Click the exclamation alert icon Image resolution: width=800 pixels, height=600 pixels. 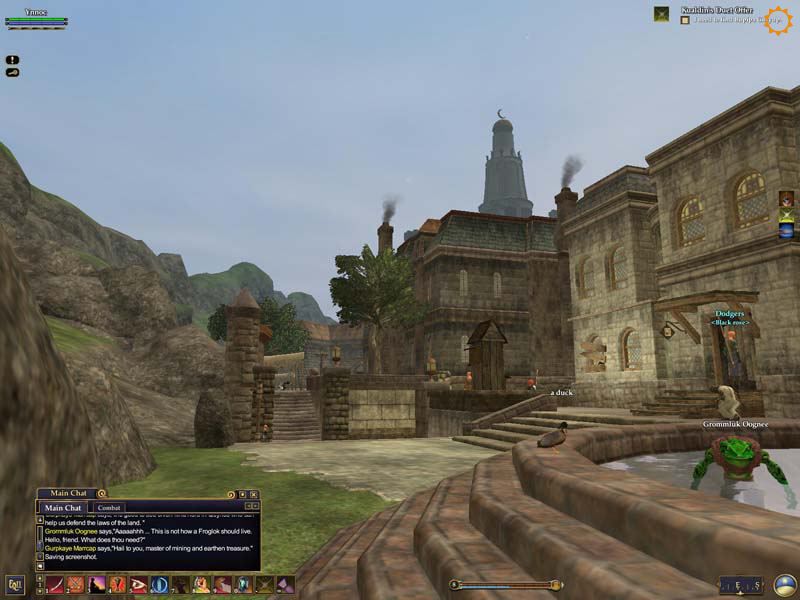coord(12,60)
